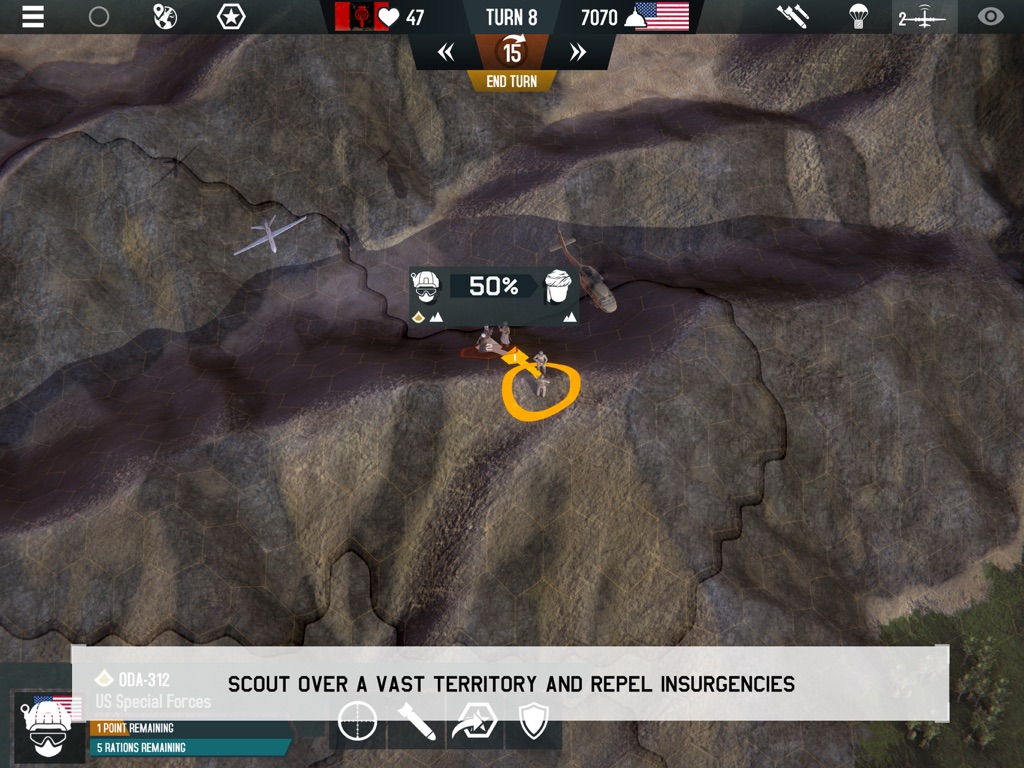End the current turn

511,81
